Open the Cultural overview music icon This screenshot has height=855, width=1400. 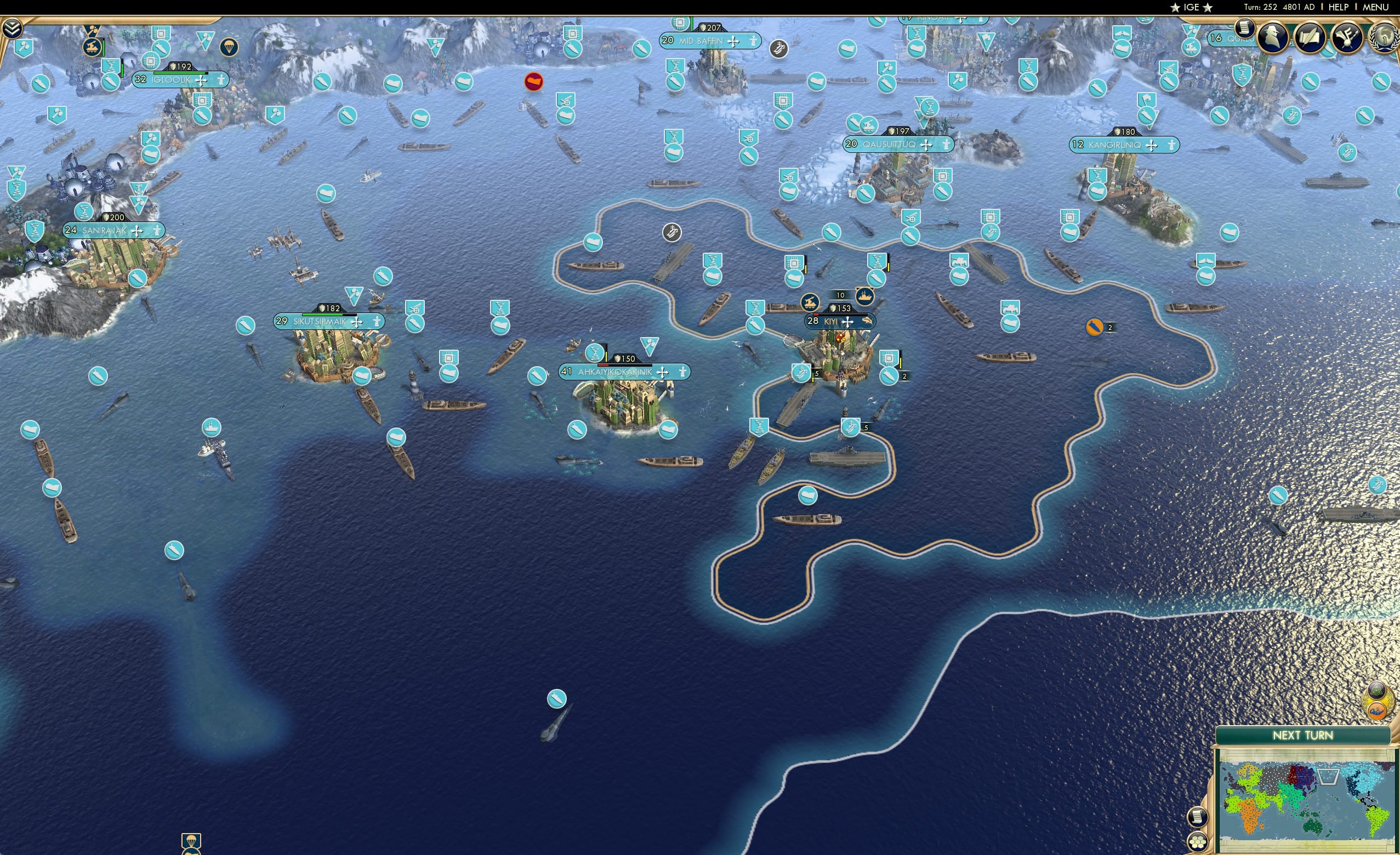[1347, 37]
